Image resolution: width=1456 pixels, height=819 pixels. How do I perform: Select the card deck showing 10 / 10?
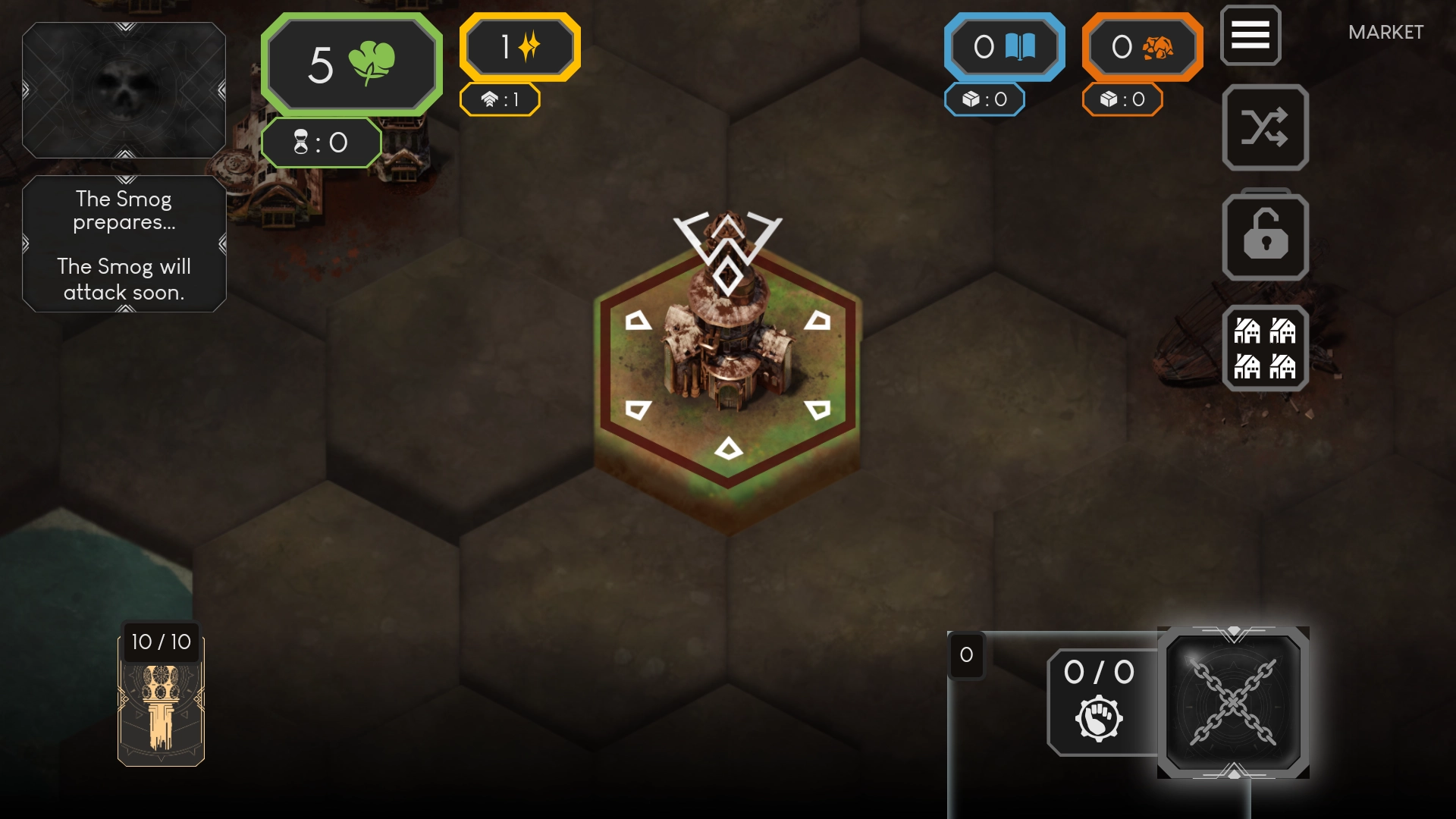[x=161, y=698]
